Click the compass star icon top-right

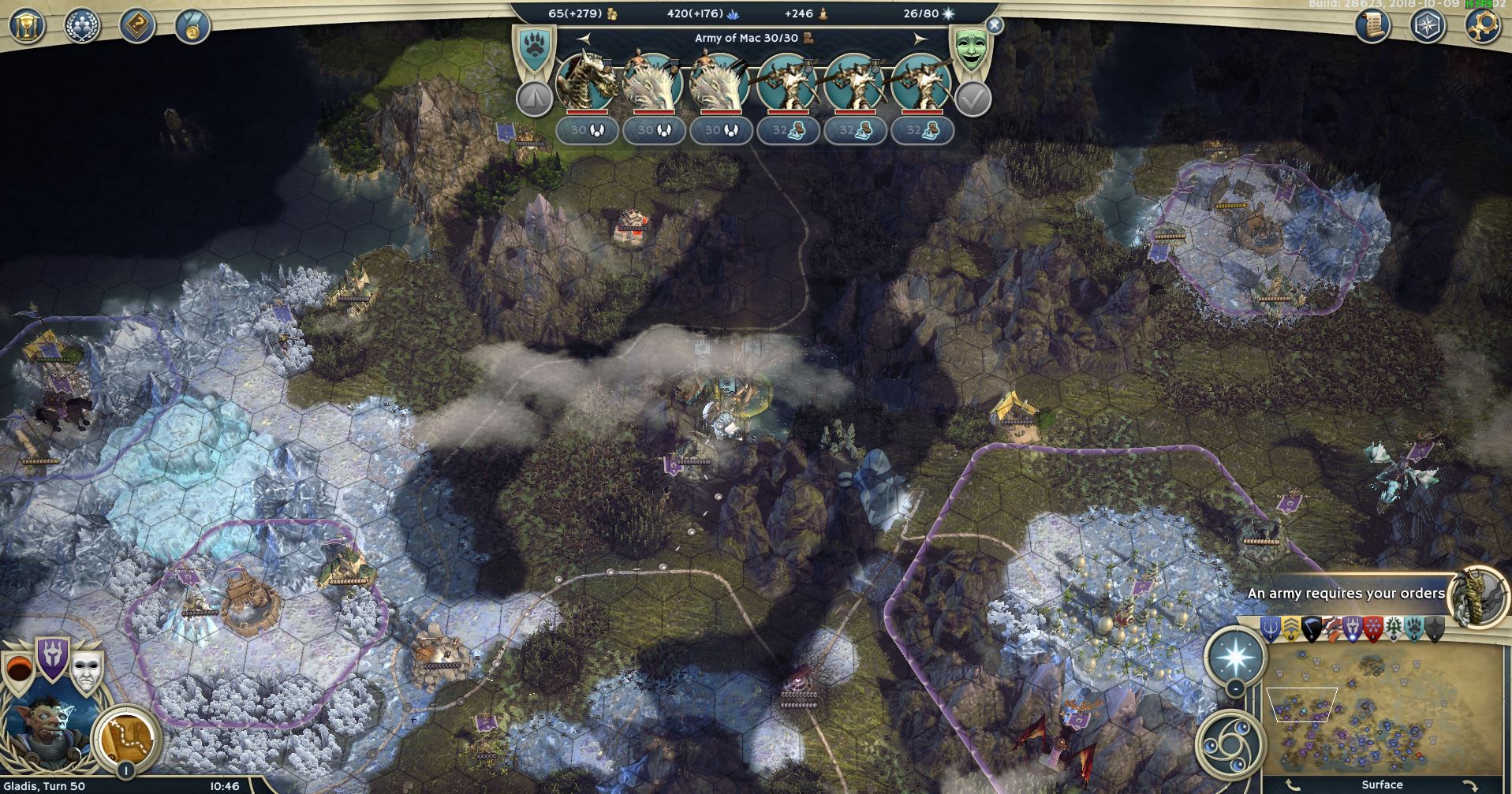coord(1428,26)
